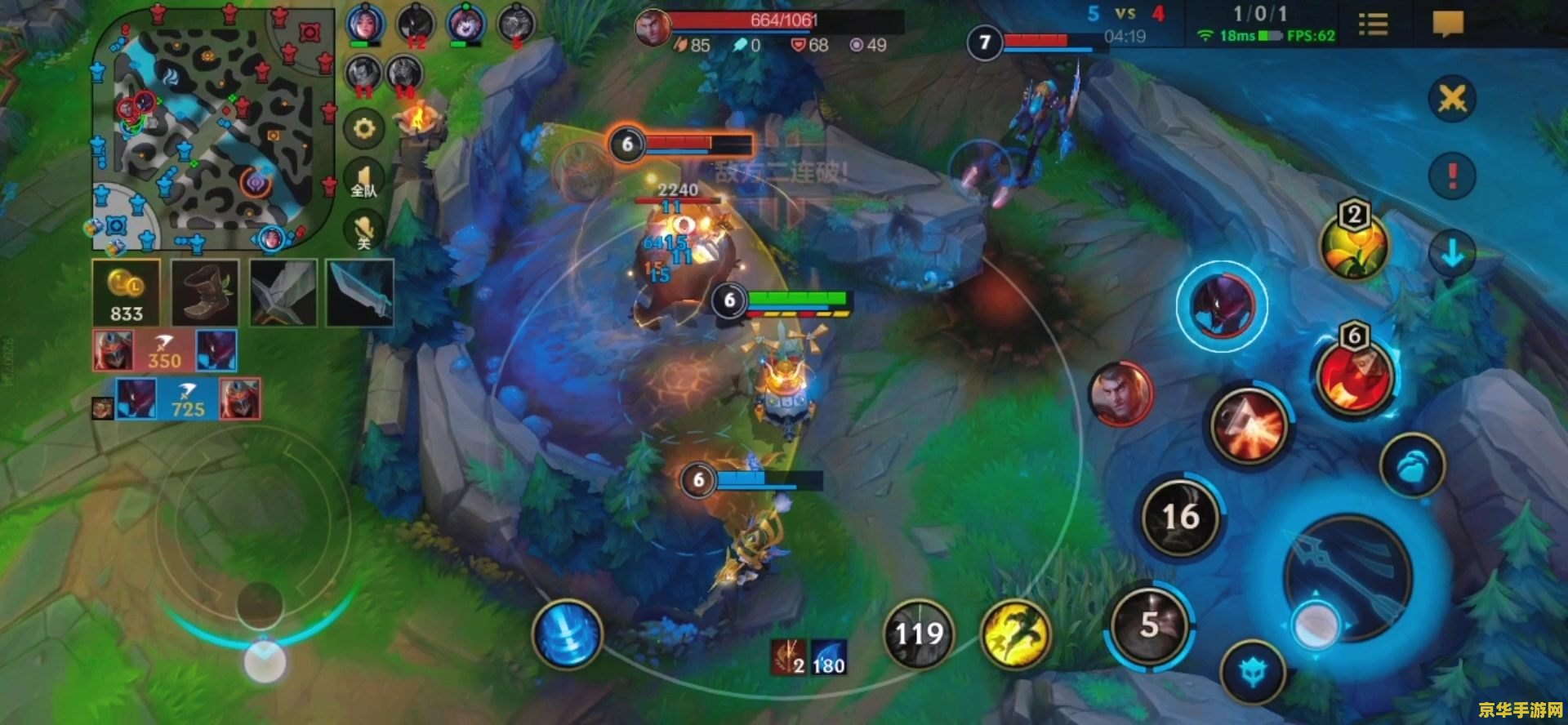Activate the level 6 red flame ability
The image size is (1568, 725).
[x=1354, y=377]
